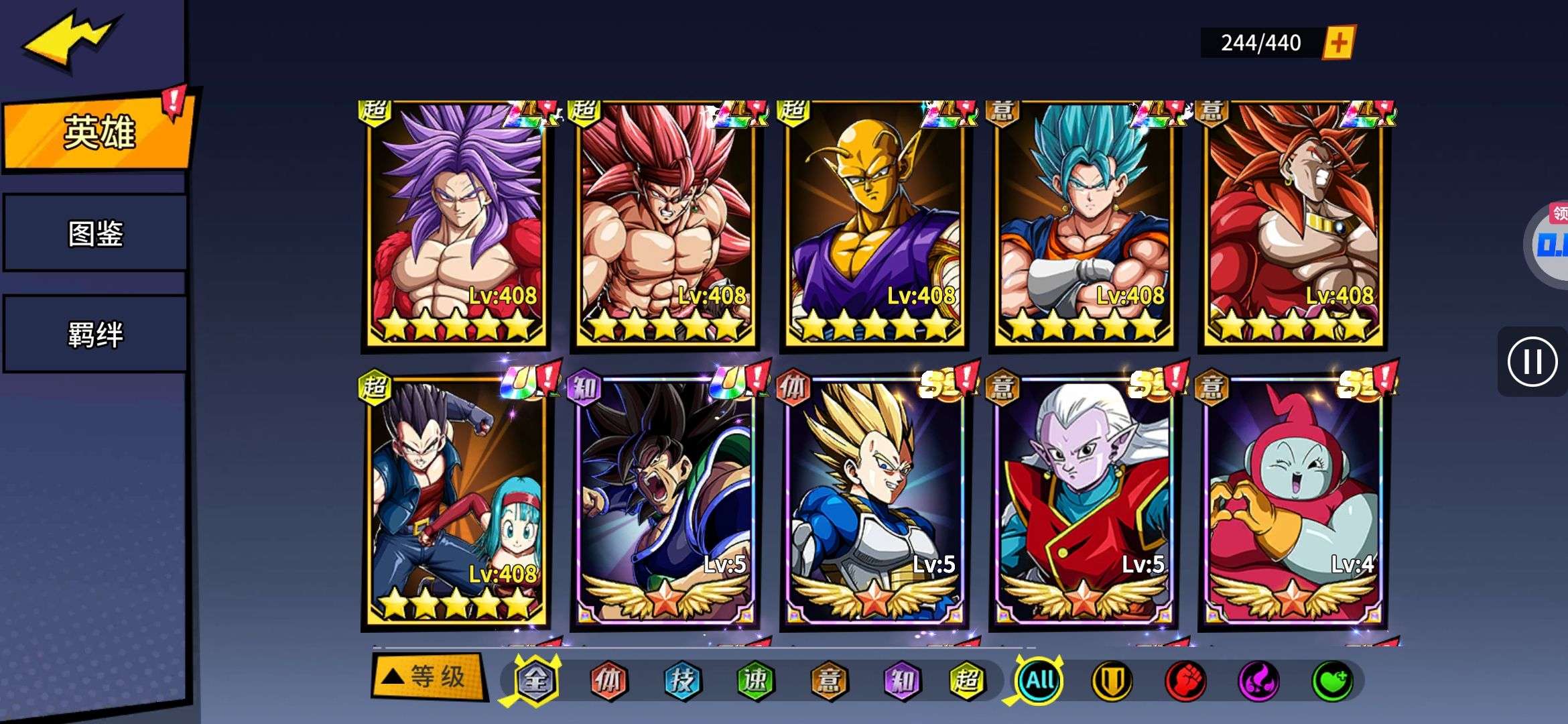Filter by the red fist attacker role
Image resolution: width=1568 pixels, height=724 pixels.
point(1185,680)
